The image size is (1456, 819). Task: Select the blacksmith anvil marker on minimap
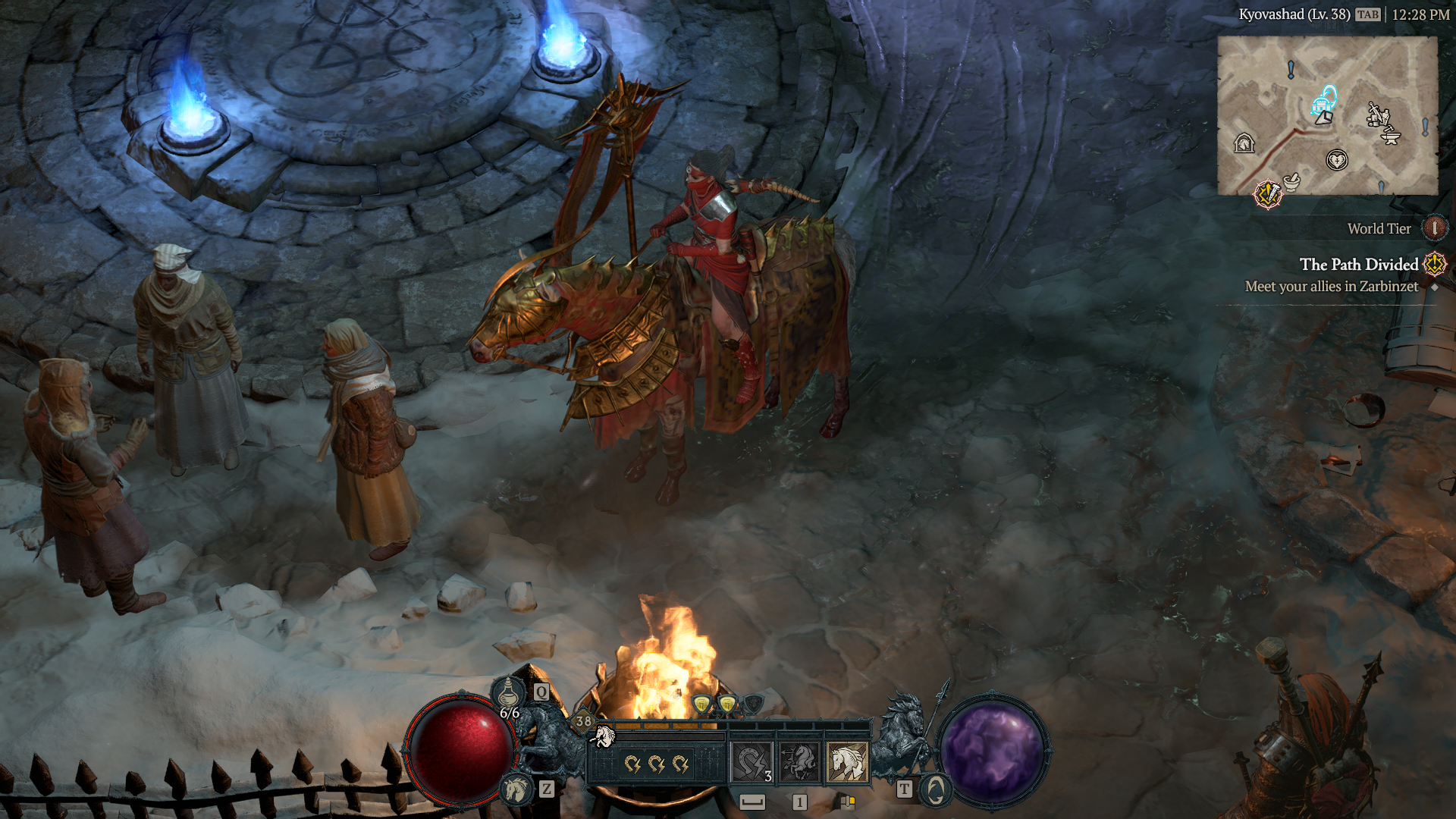[x=1391, y=136]
